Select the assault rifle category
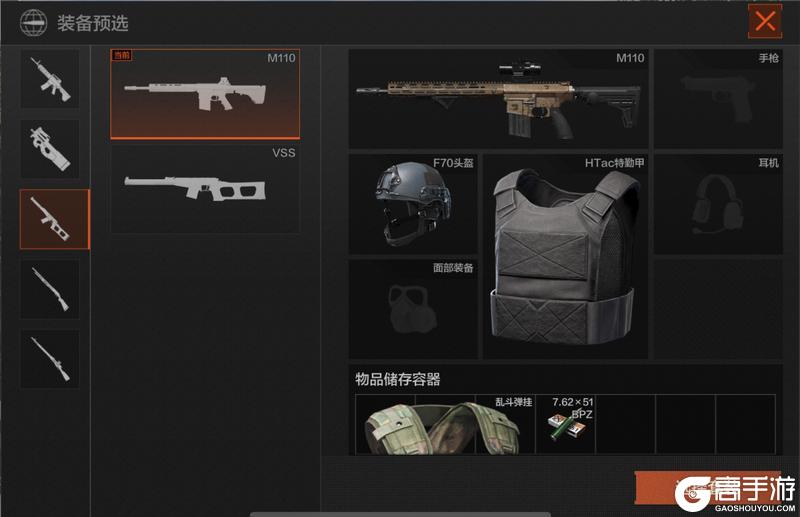 [x=50, y=78]
